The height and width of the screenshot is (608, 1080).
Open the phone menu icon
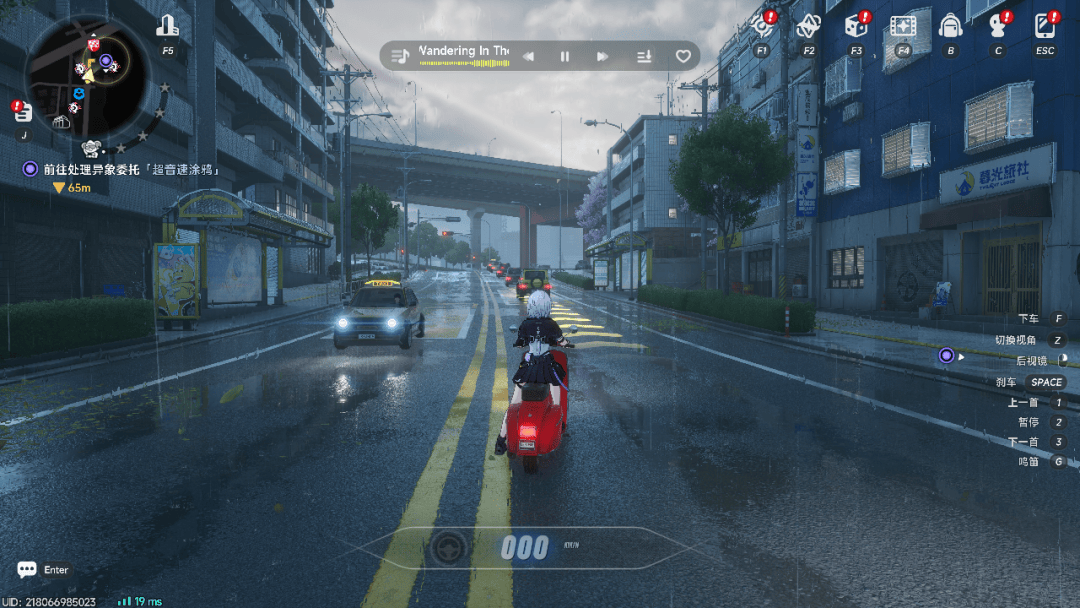pos(1045,27)
